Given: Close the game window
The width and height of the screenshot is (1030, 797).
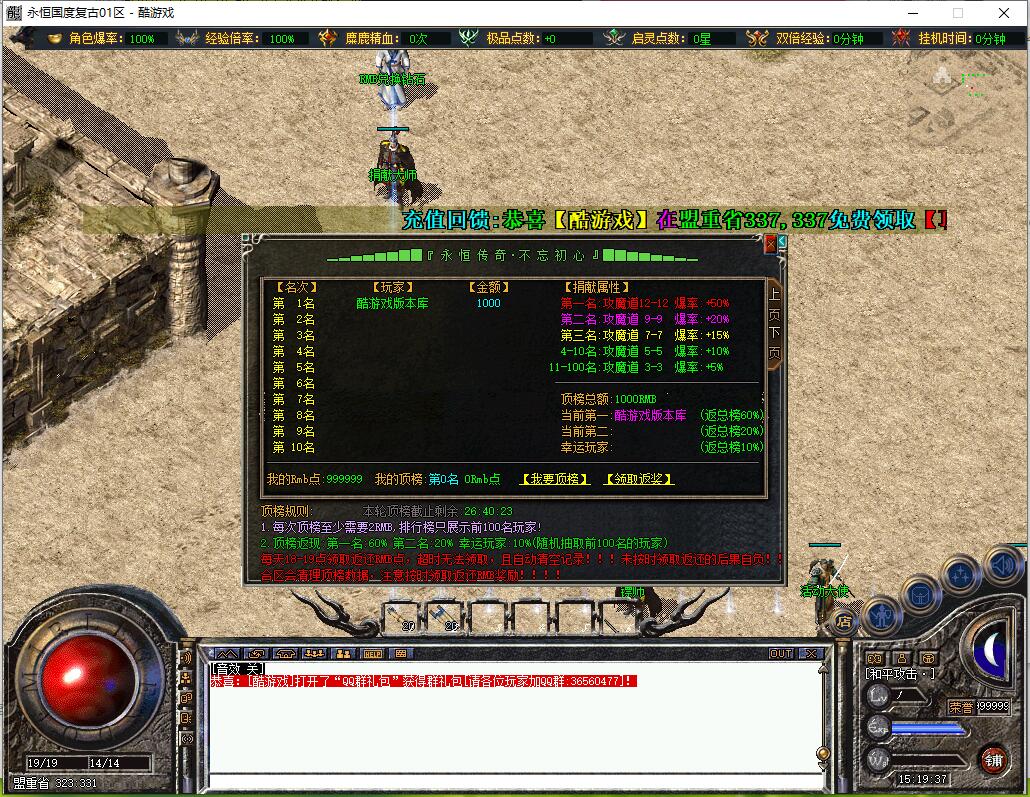Looking at the screenshot, I should (x=1004, y=13).
